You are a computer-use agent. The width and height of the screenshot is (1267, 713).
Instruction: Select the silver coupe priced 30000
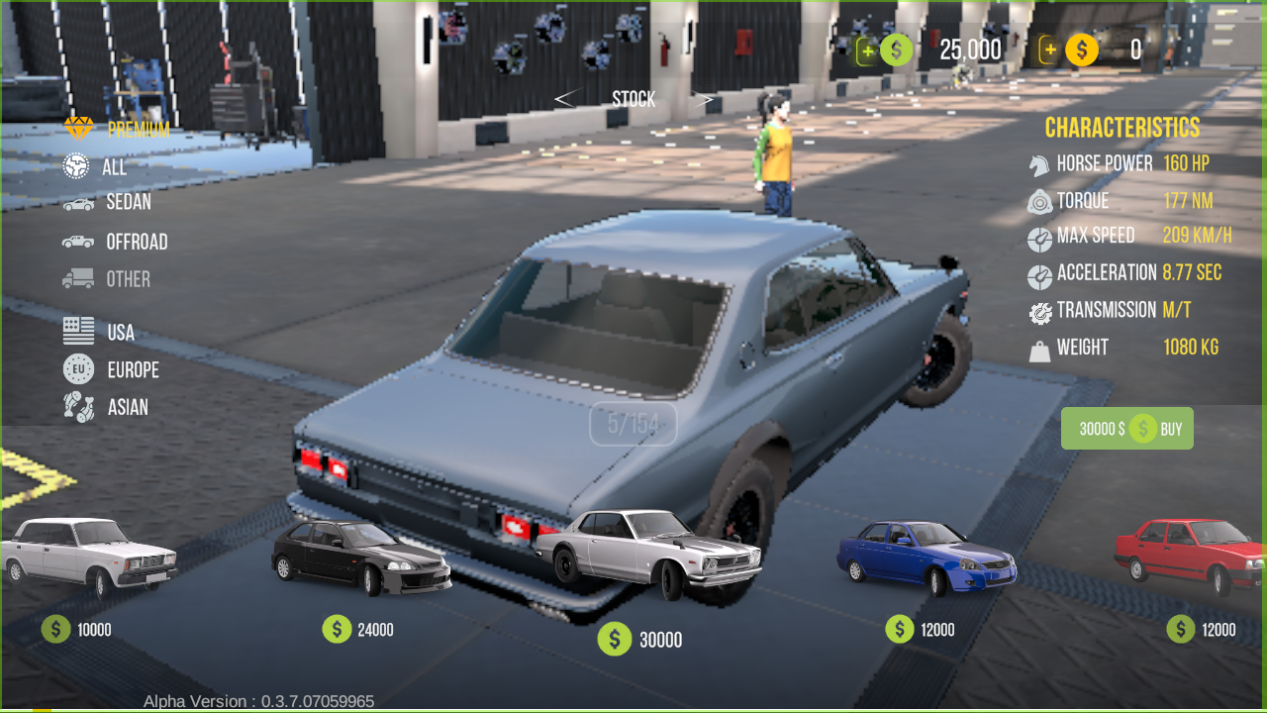[648, 553]
